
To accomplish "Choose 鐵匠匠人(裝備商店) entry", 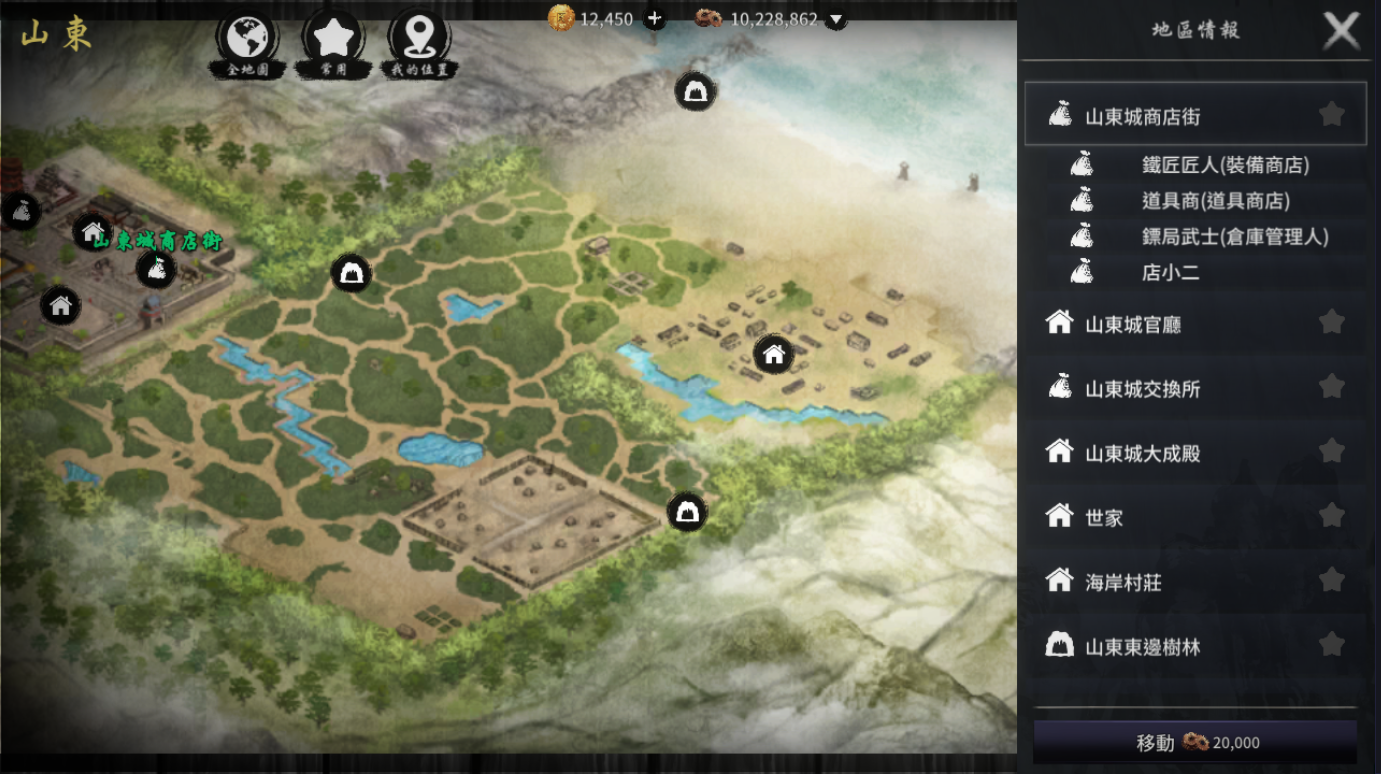I will (x=1225, y=165).
